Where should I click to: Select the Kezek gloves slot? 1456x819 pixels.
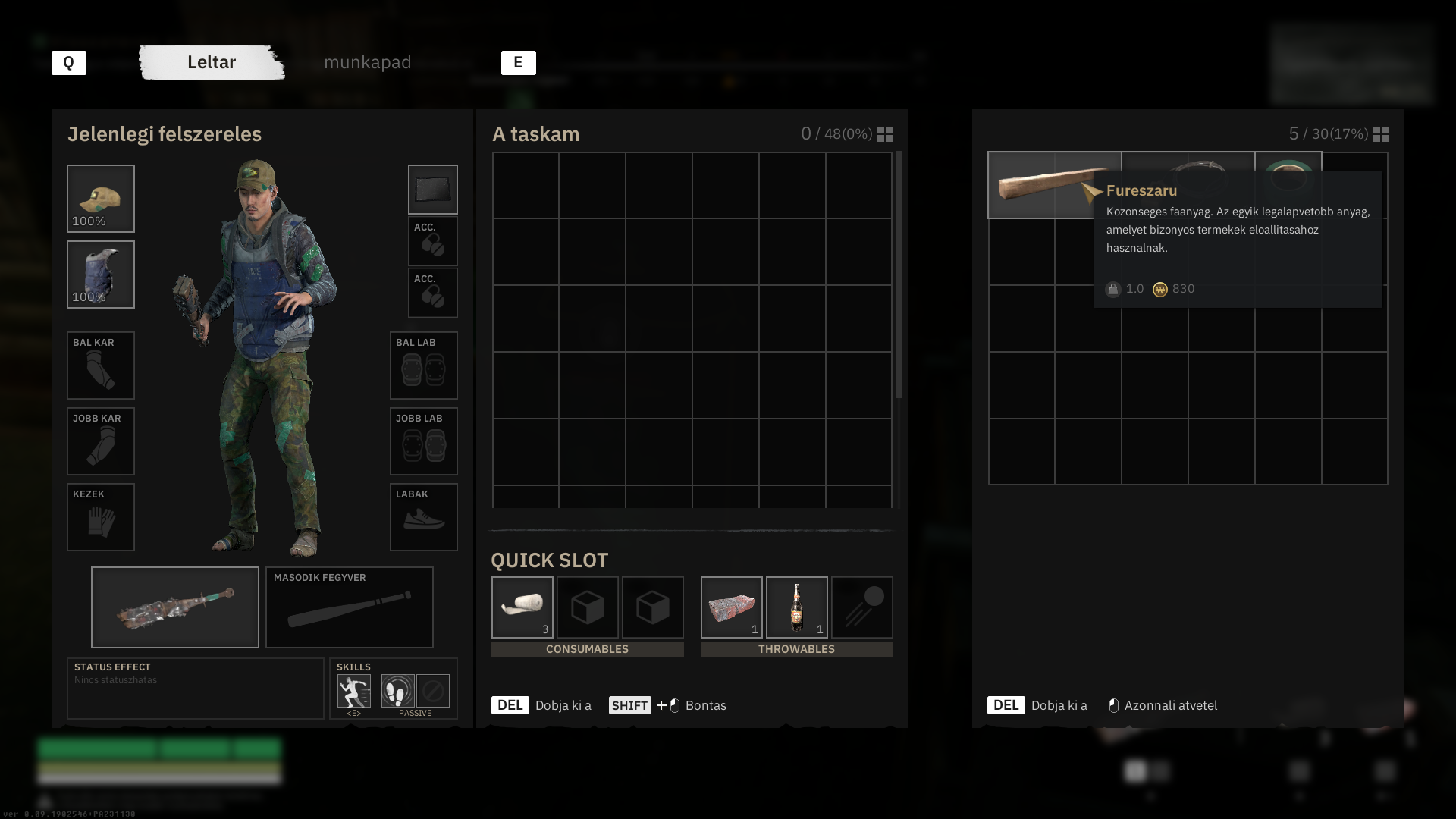[x=101, y=517]
